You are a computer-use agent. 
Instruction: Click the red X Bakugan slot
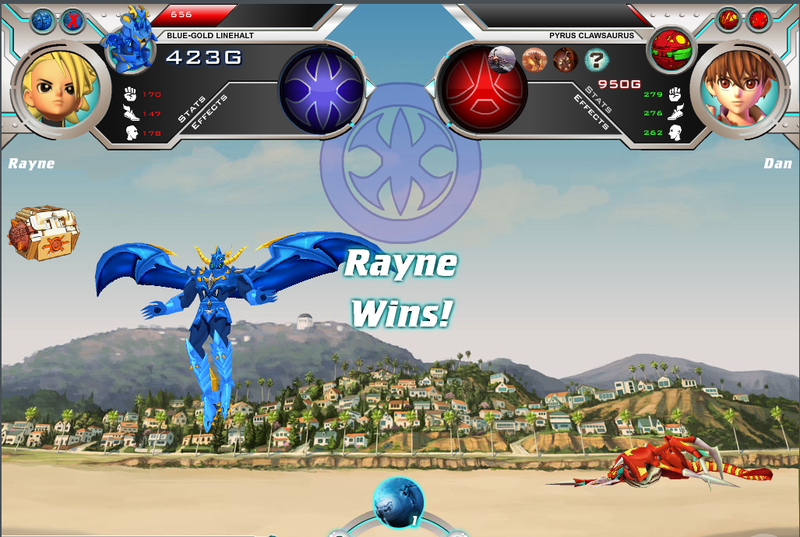coord(73,19)
